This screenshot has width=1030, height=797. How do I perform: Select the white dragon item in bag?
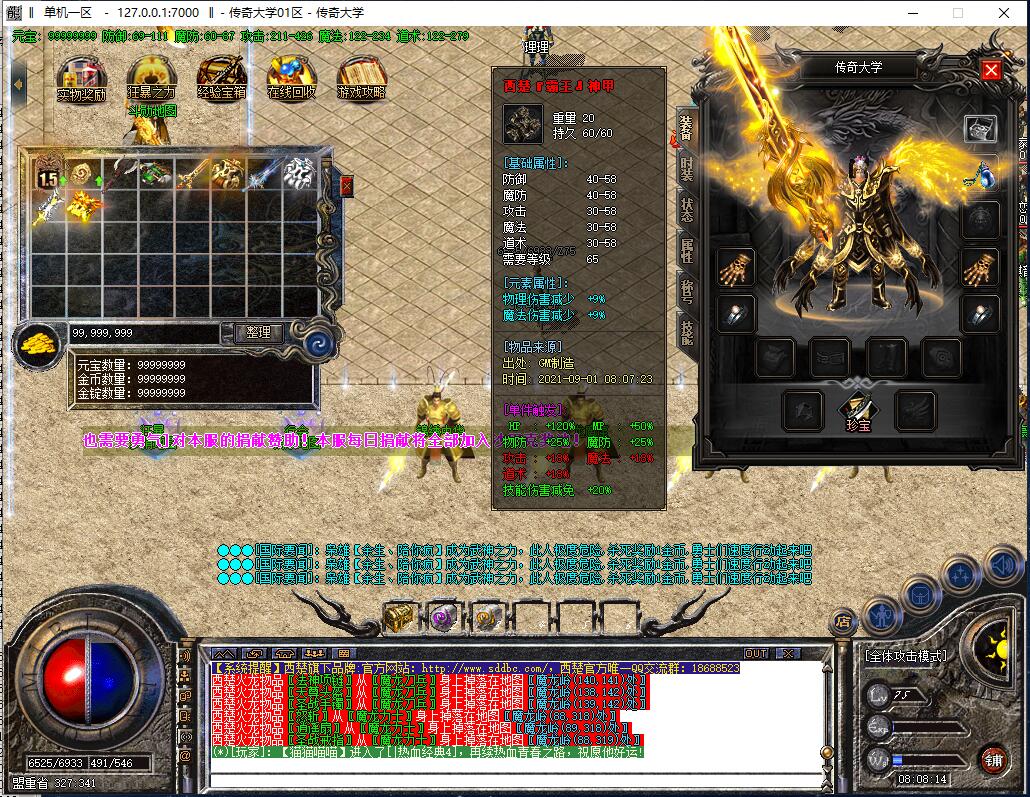pyautogui.click(x=297, y=173)
